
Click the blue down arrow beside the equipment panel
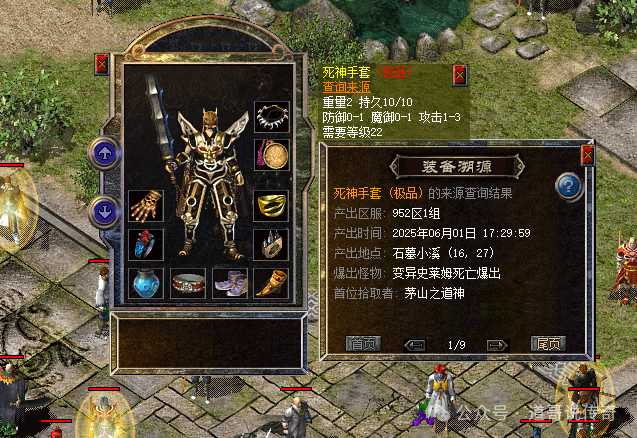coord(104,210)
